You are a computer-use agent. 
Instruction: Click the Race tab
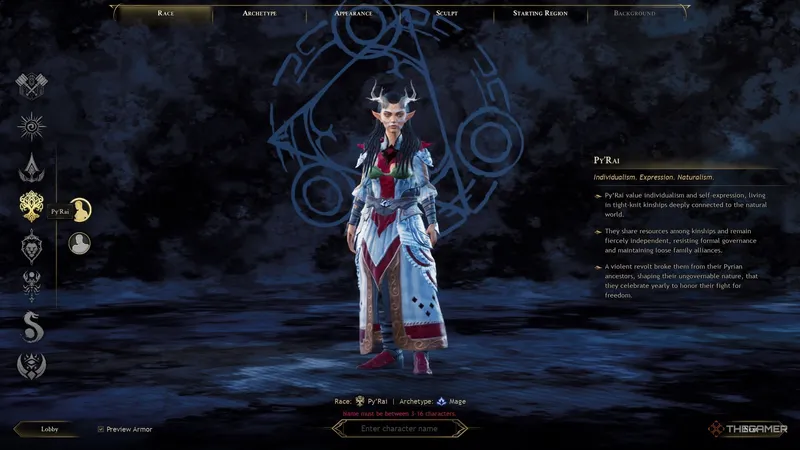tap(166, 13)
